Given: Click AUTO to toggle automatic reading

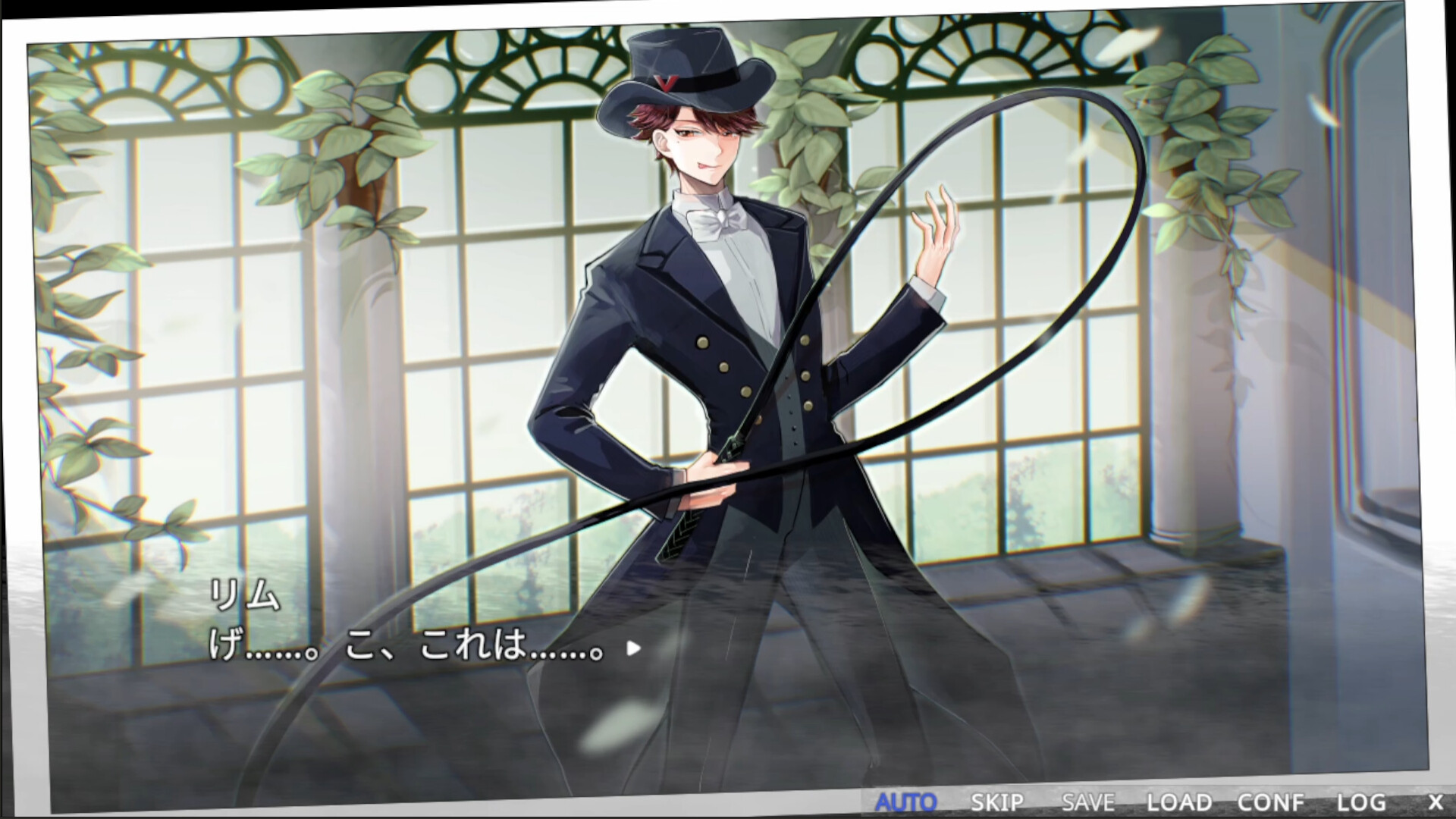Looking at the screenshot, I should (x=907, y=801).
